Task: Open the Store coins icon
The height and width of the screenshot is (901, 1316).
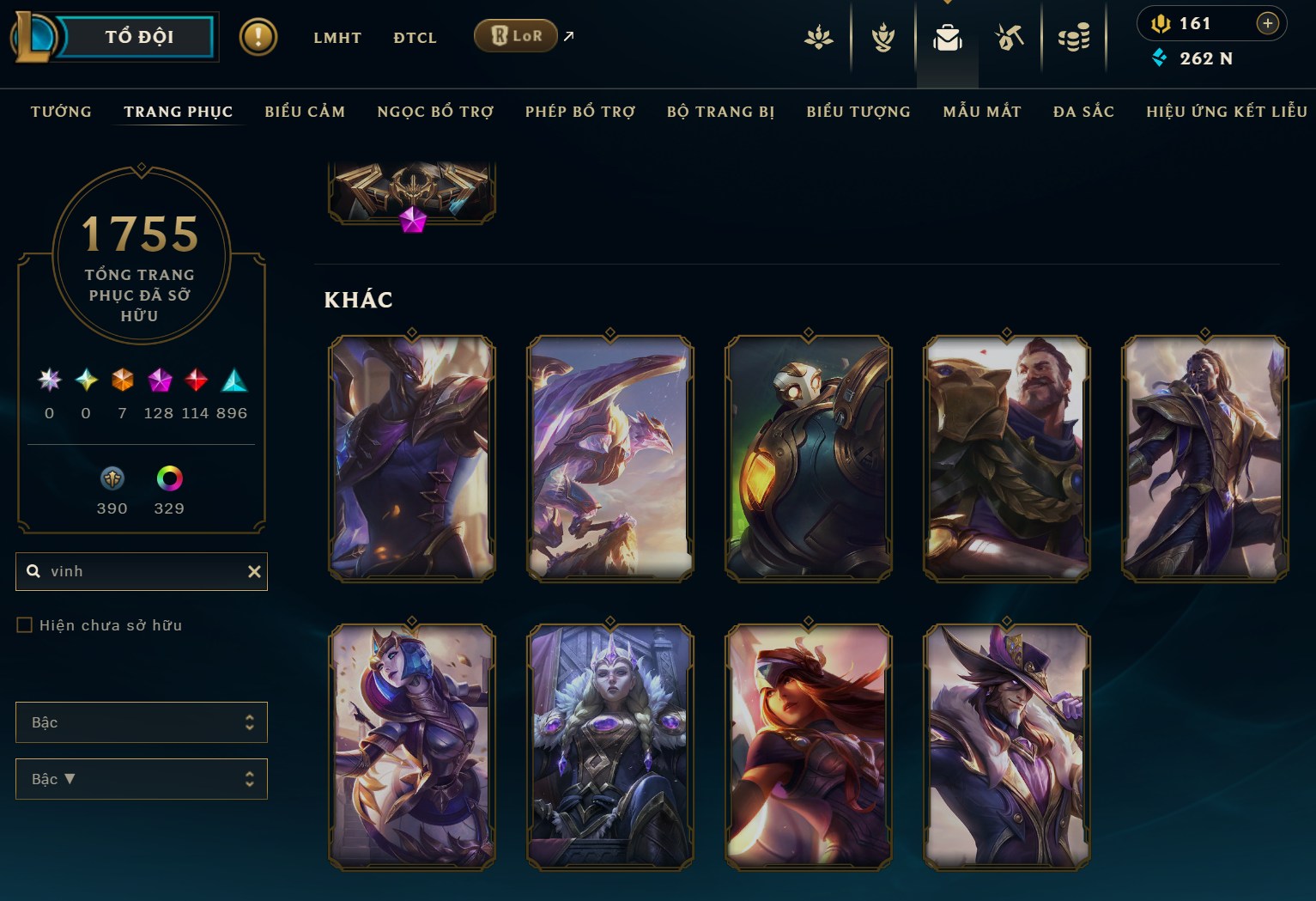Action: pos(1074,37)
